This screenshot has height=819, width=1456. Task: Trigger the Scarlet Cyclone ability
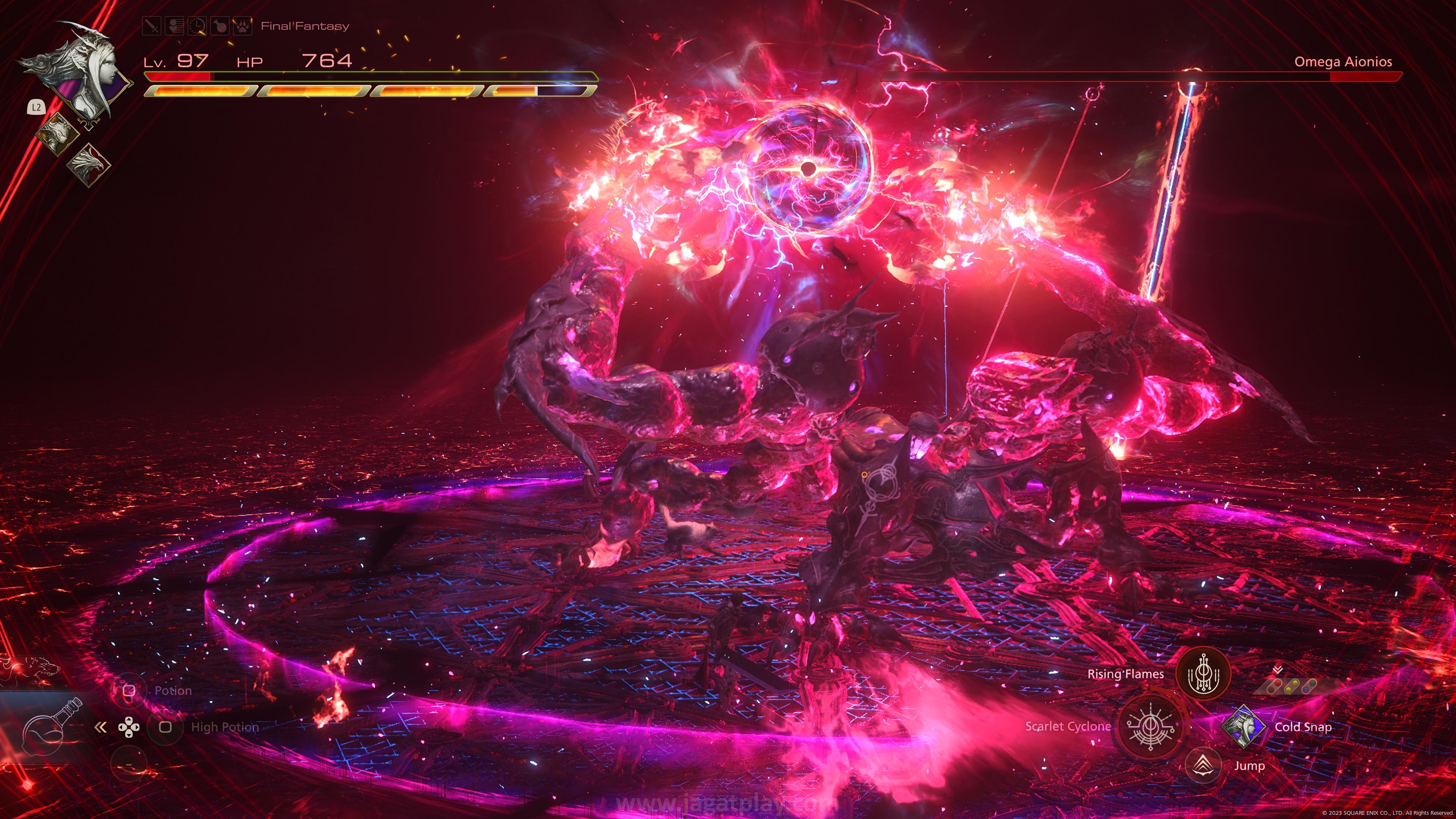(1150, 726)
